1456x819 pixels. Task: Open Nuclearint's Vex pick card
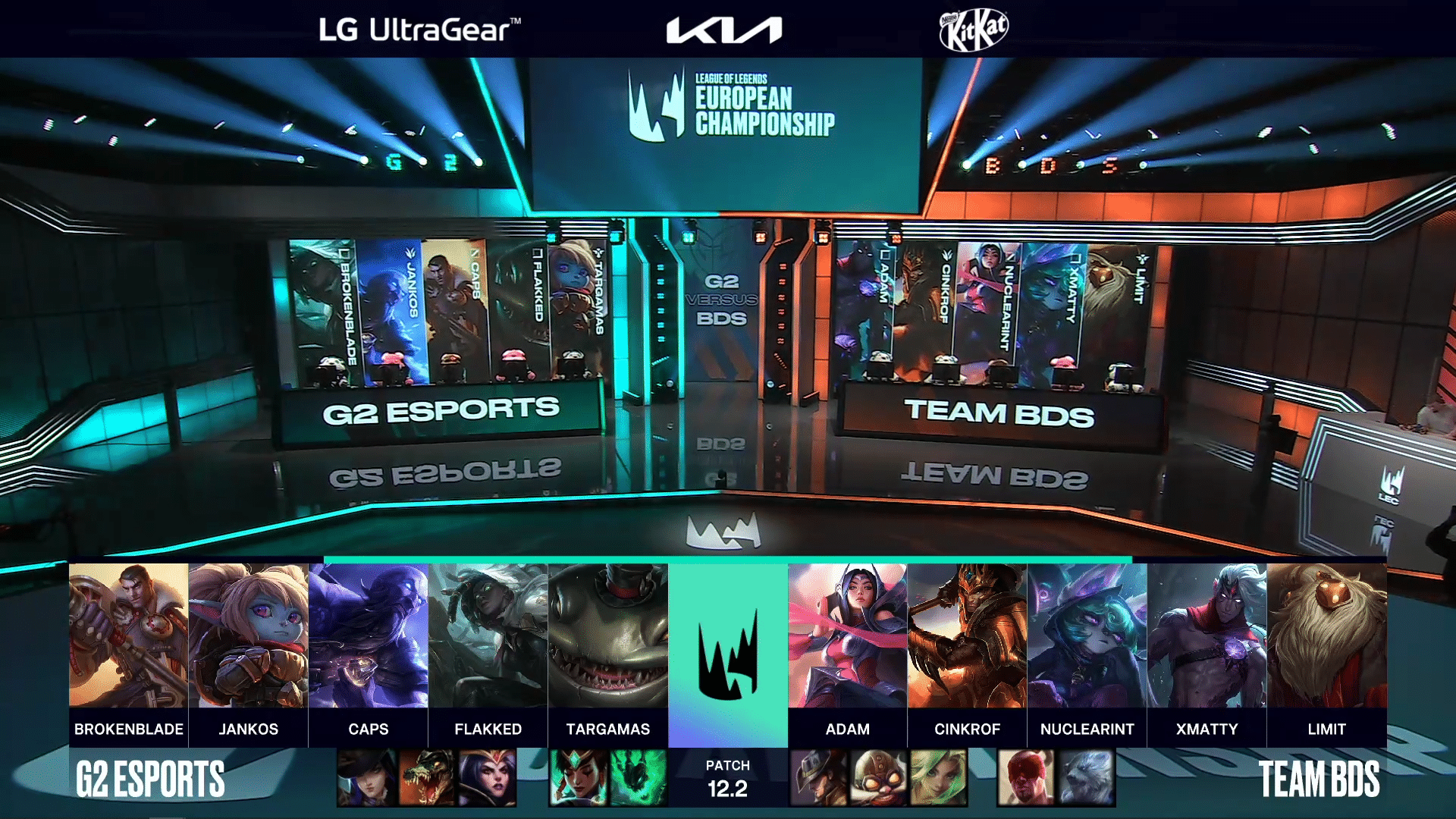1087,635
